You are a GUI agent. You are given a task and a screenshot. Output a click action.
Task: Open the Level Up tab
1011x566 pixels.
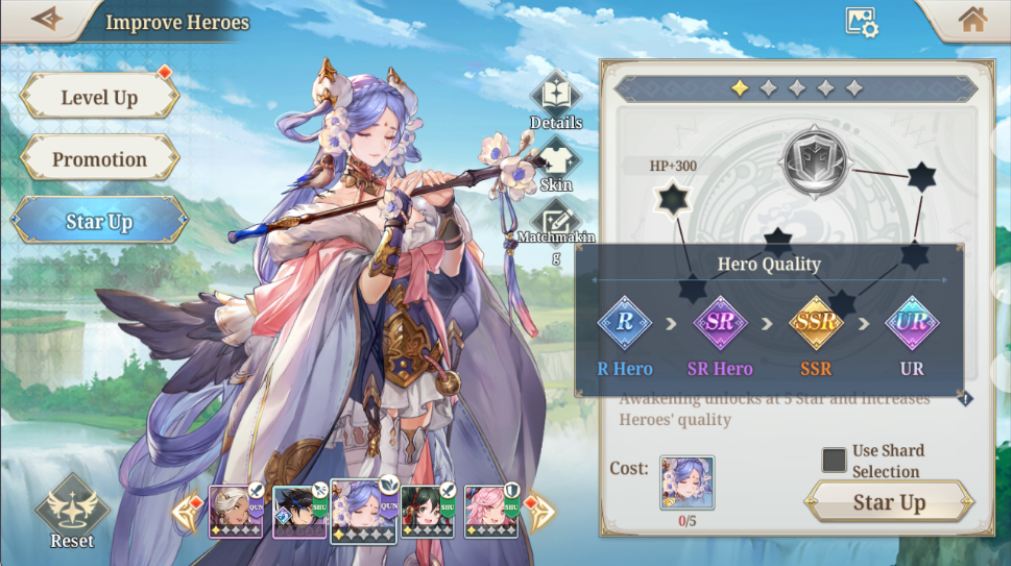[x=99, y=97]
